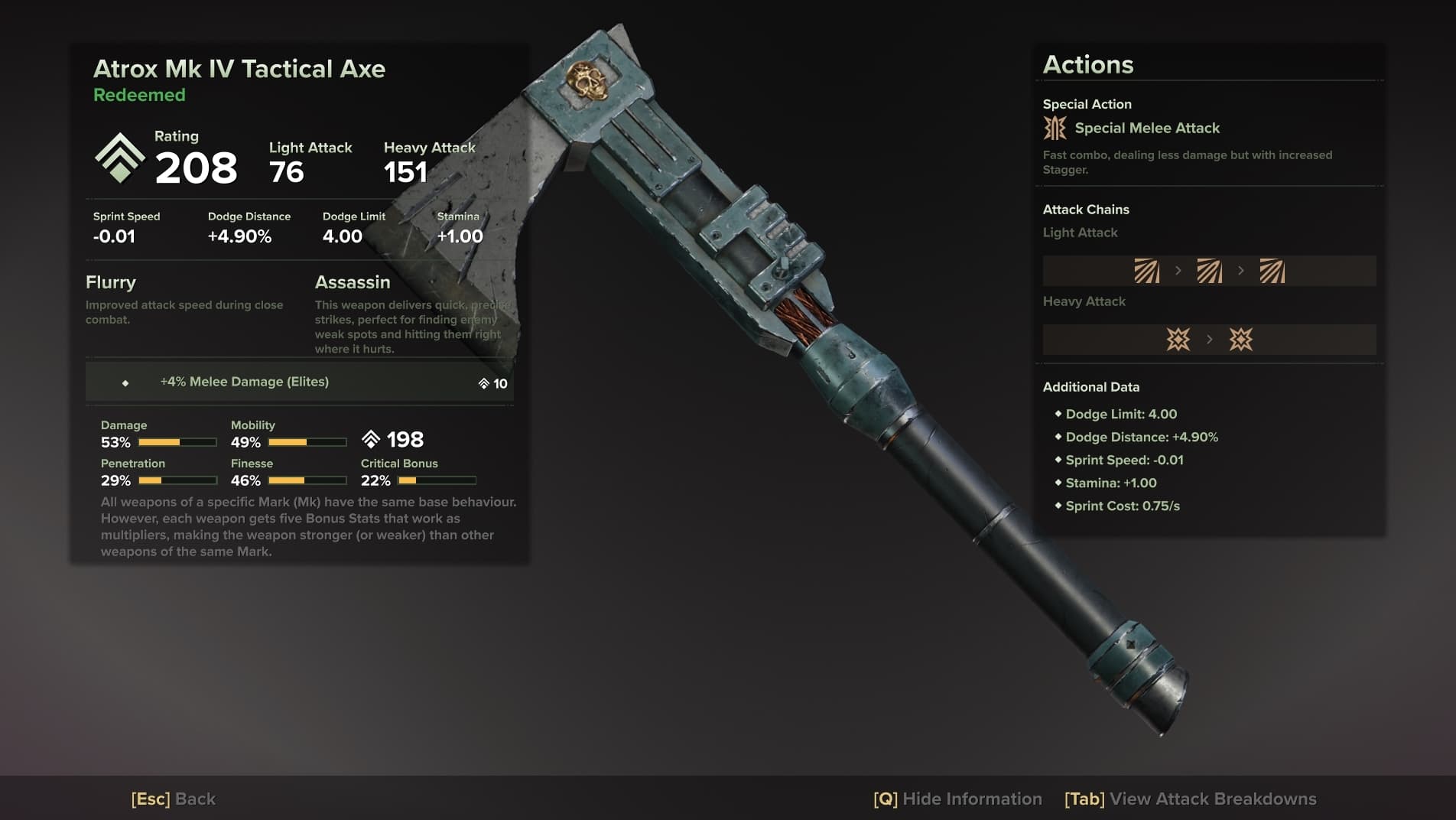
Task: View Attack Breakdowns for this weapon
Action: (x=1190, y=799)
